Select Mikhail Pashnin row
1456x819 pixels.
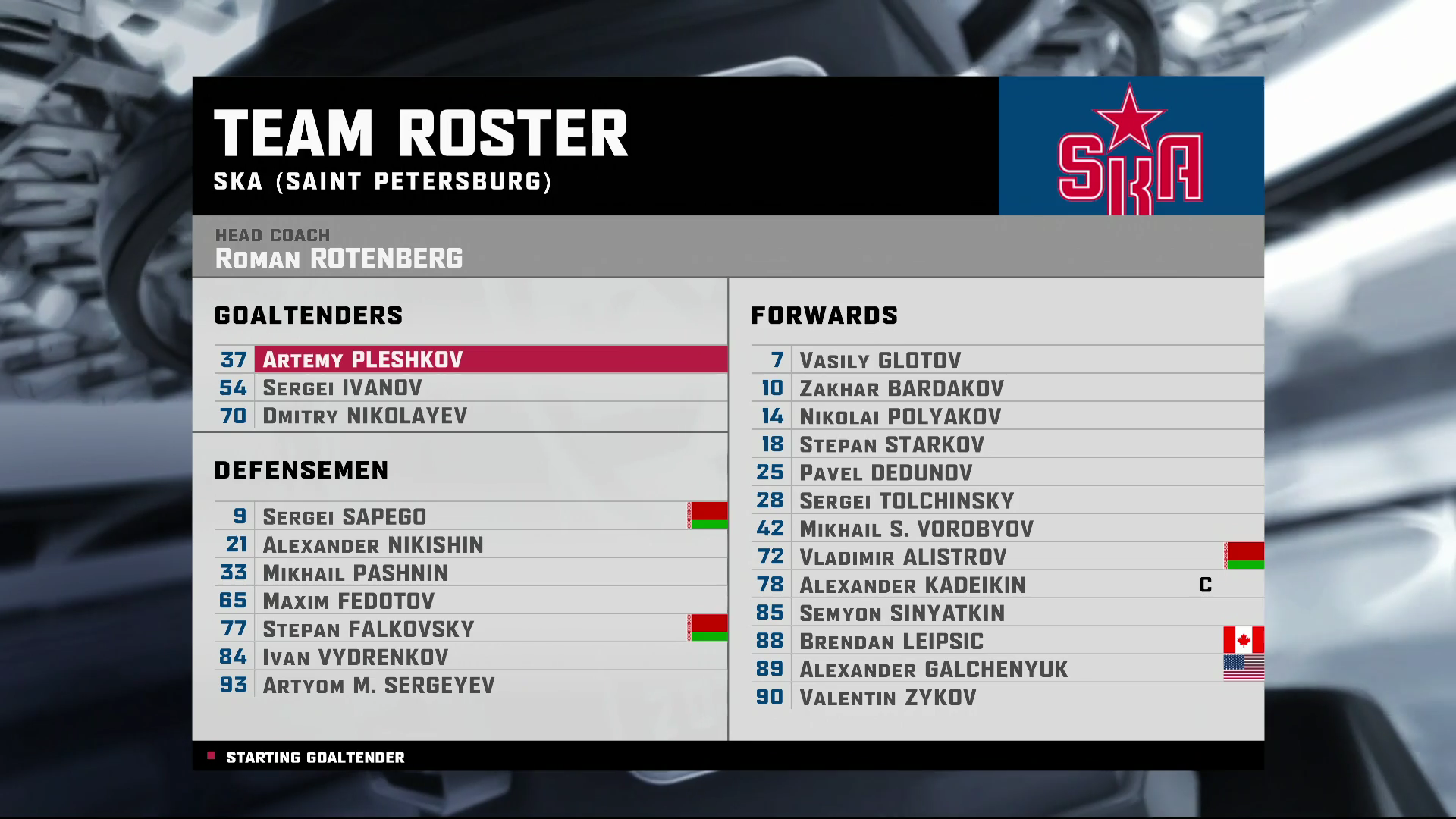pos(355,573)
